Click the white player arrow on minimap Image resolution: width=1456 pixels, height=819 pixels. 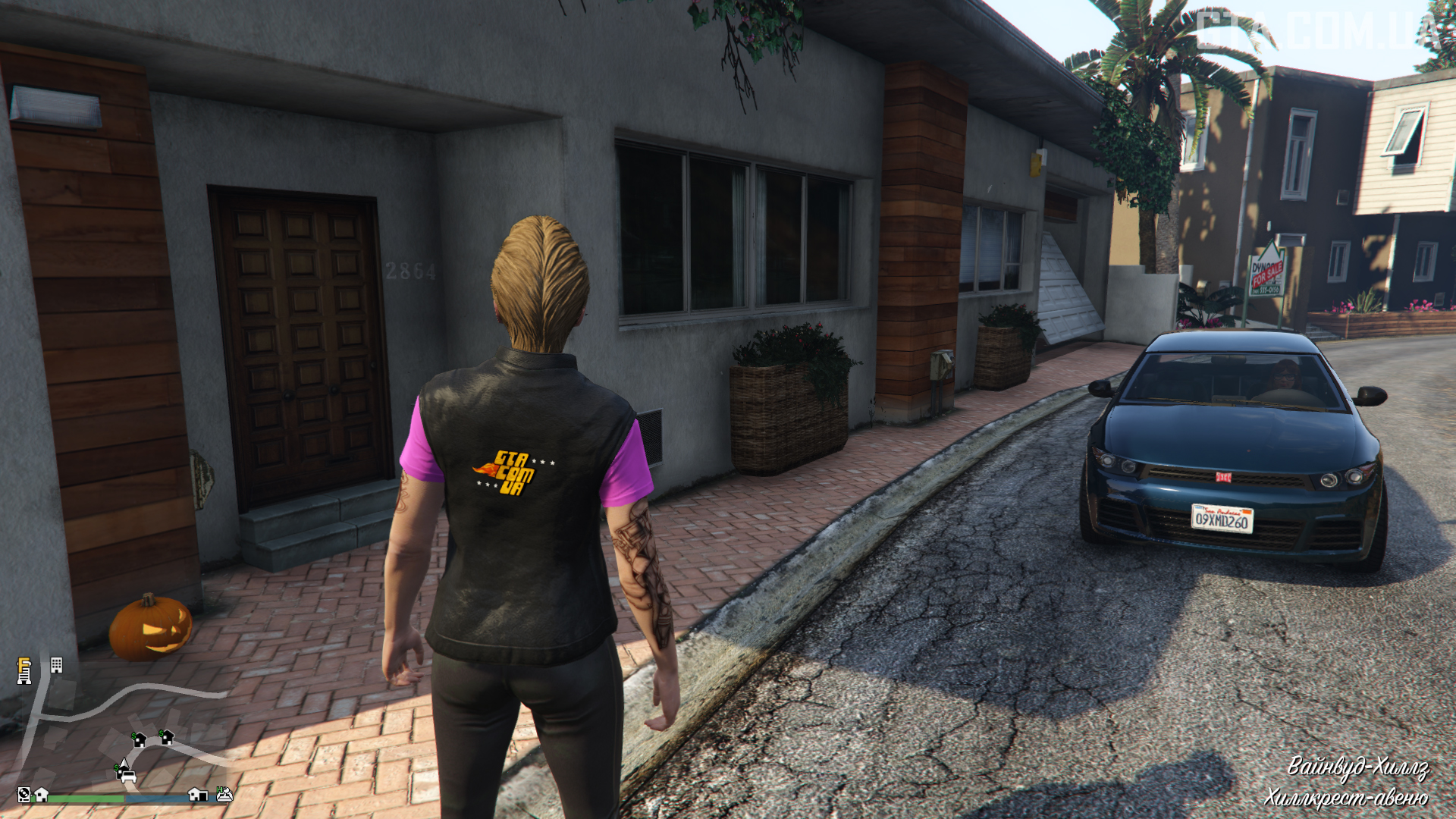123,764
